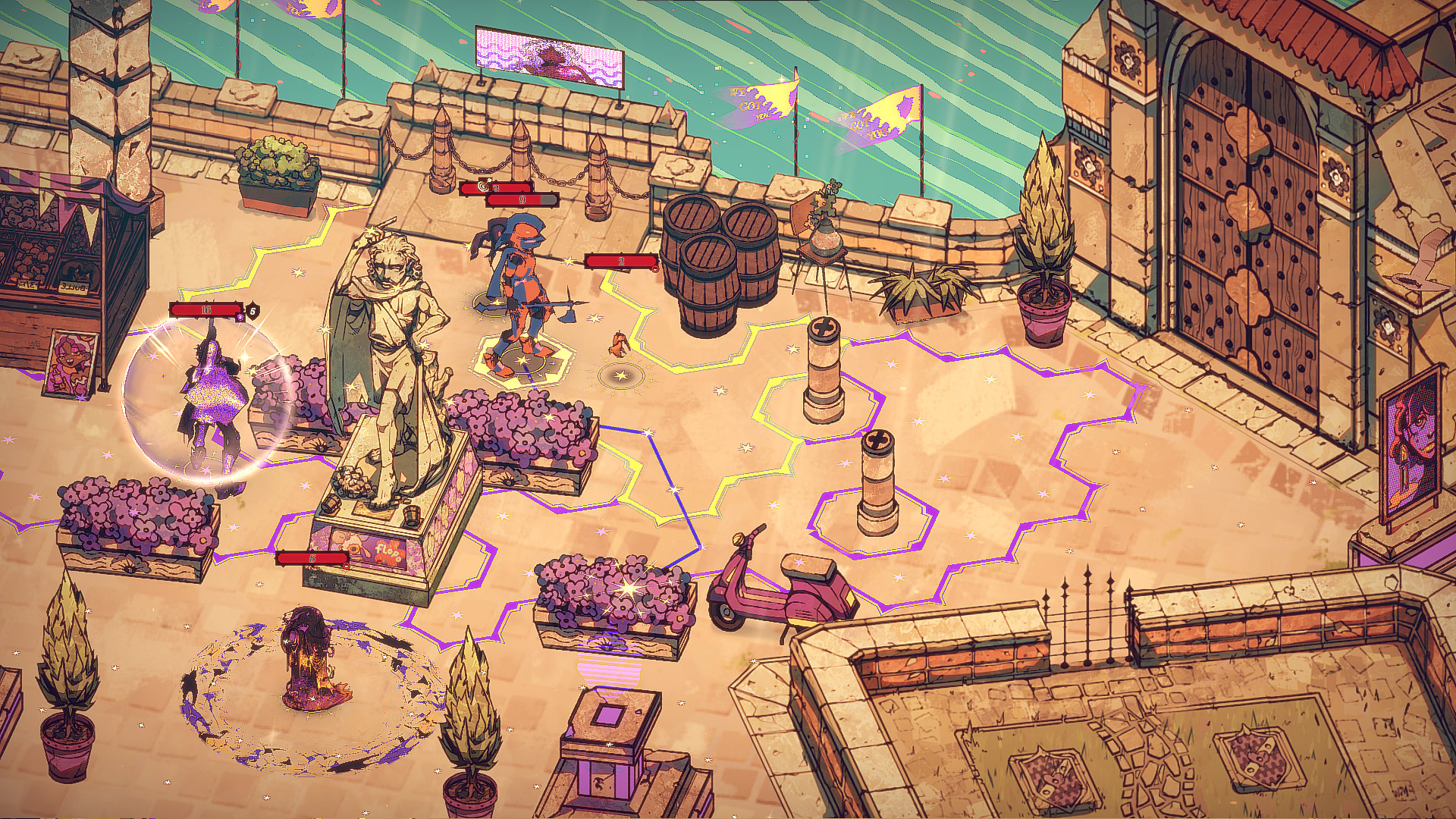Click the small red circle marker on the '2' health bar
Screen dimensions: 1456x819
click(655, 269)
